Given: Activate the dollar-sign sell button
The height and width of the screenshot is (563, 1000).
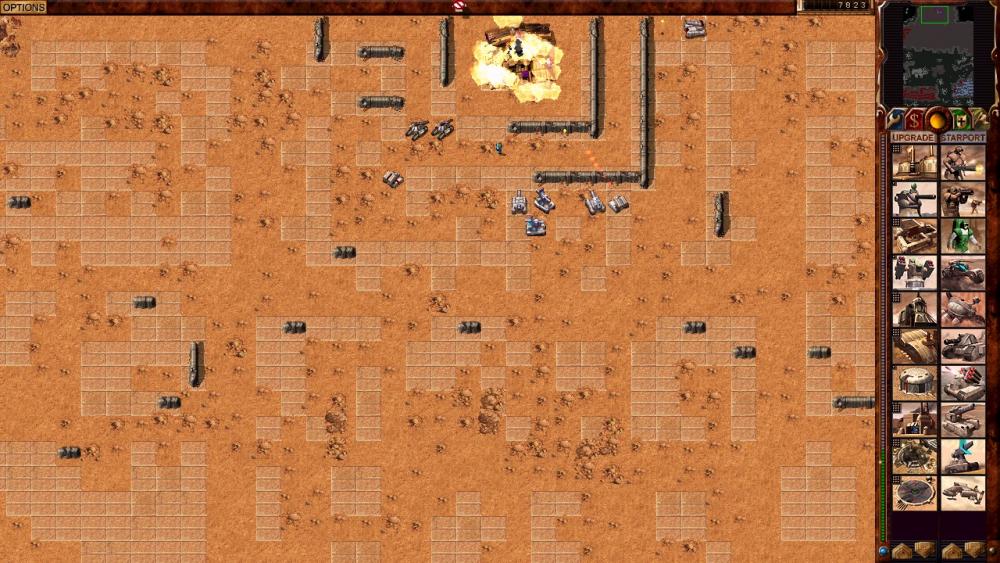Looking at the screenshot, I should coord(916,120).
